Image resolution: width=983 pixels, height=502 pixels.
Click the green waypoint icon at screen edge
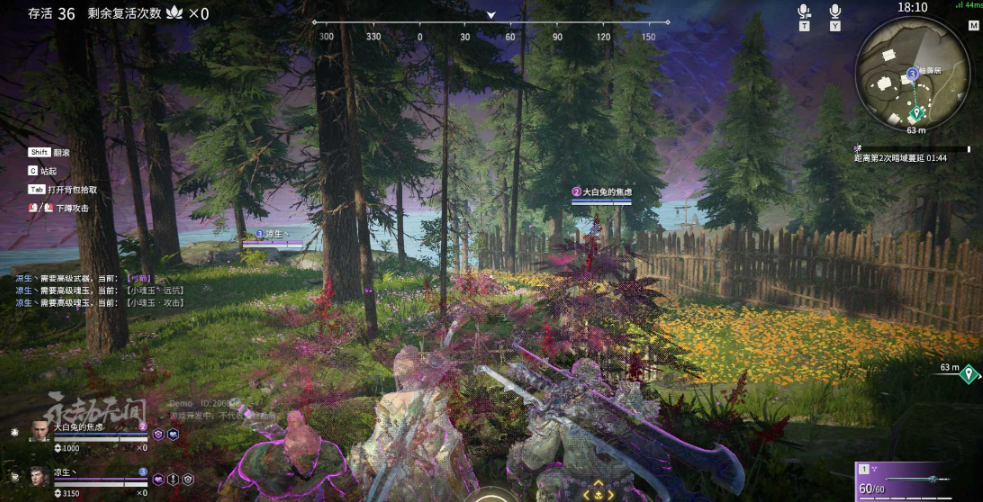[x=968, y=375]
